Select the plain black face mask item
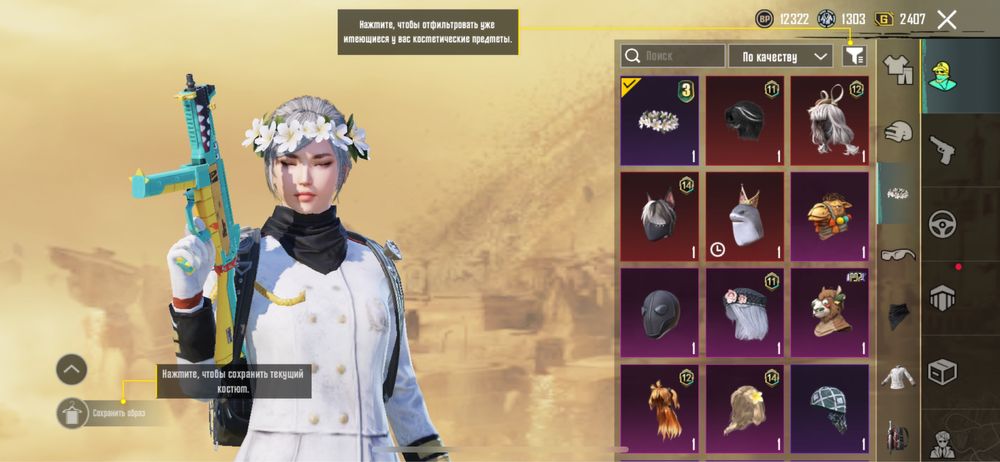 pyautogui.click(x=659, y=312)
